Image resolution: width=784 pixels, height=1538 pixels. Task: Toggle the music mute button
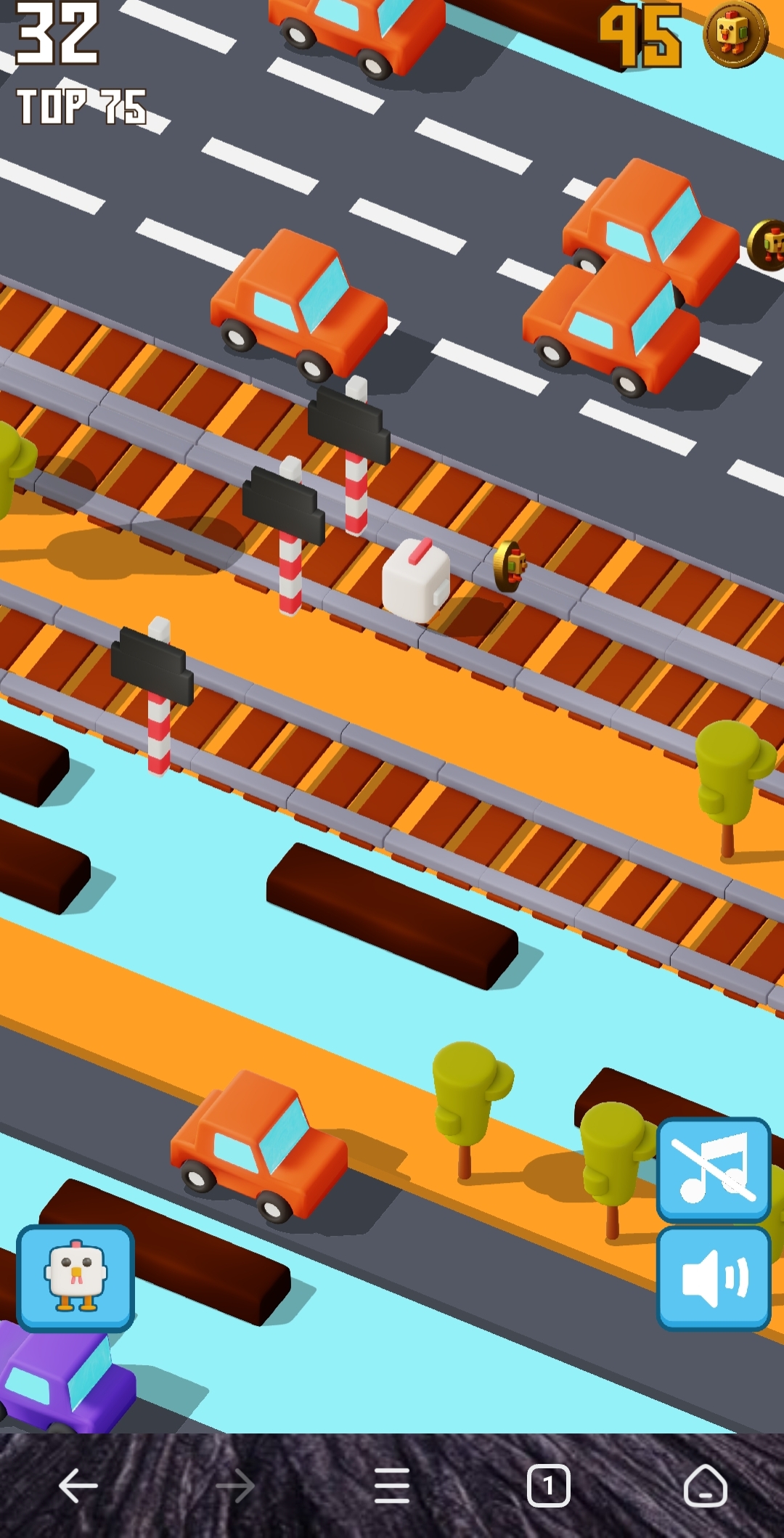(x=713, y=1169)
